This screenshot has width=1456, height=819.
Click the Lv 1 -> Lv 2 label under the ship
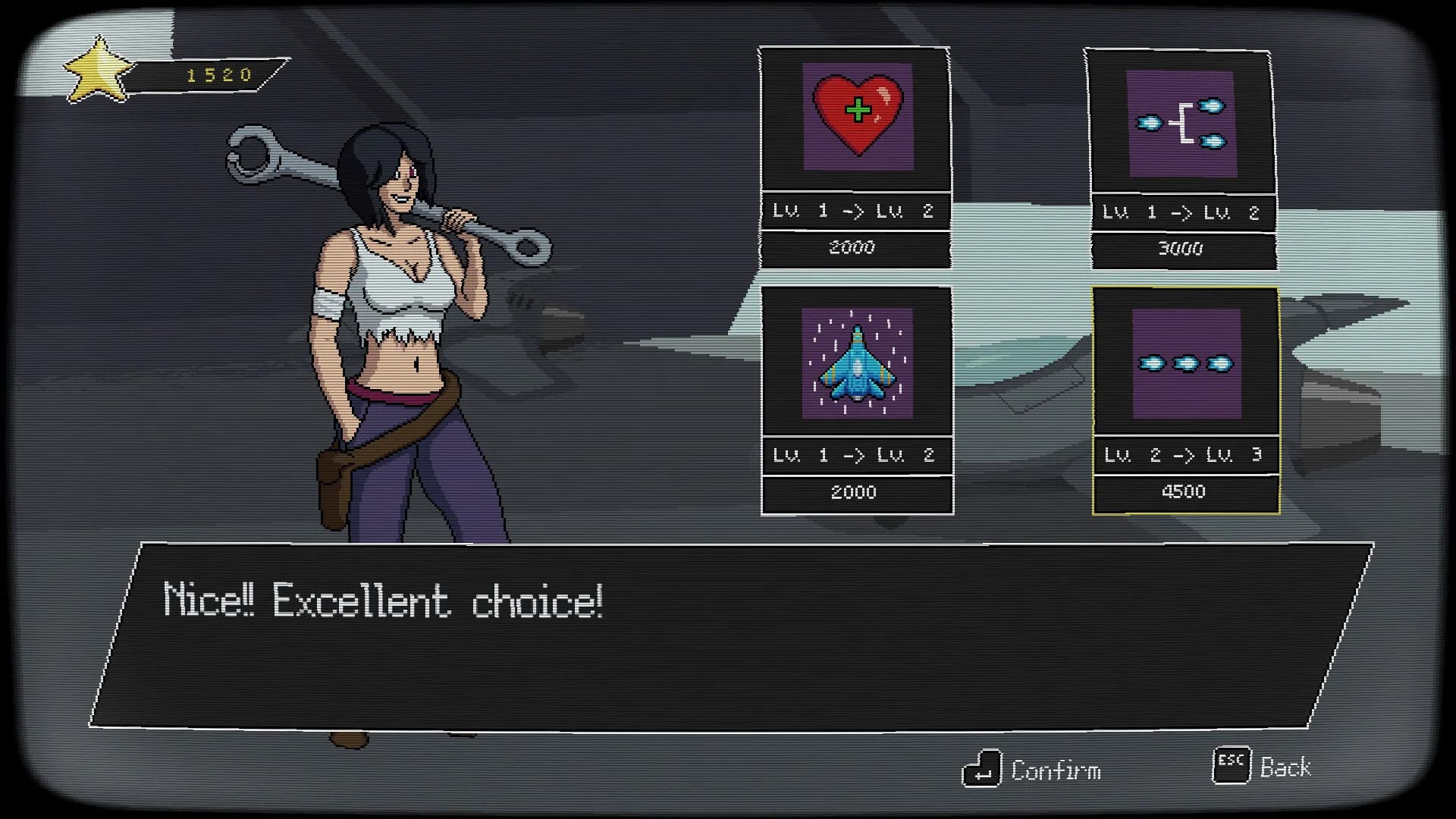click(855, 456)
